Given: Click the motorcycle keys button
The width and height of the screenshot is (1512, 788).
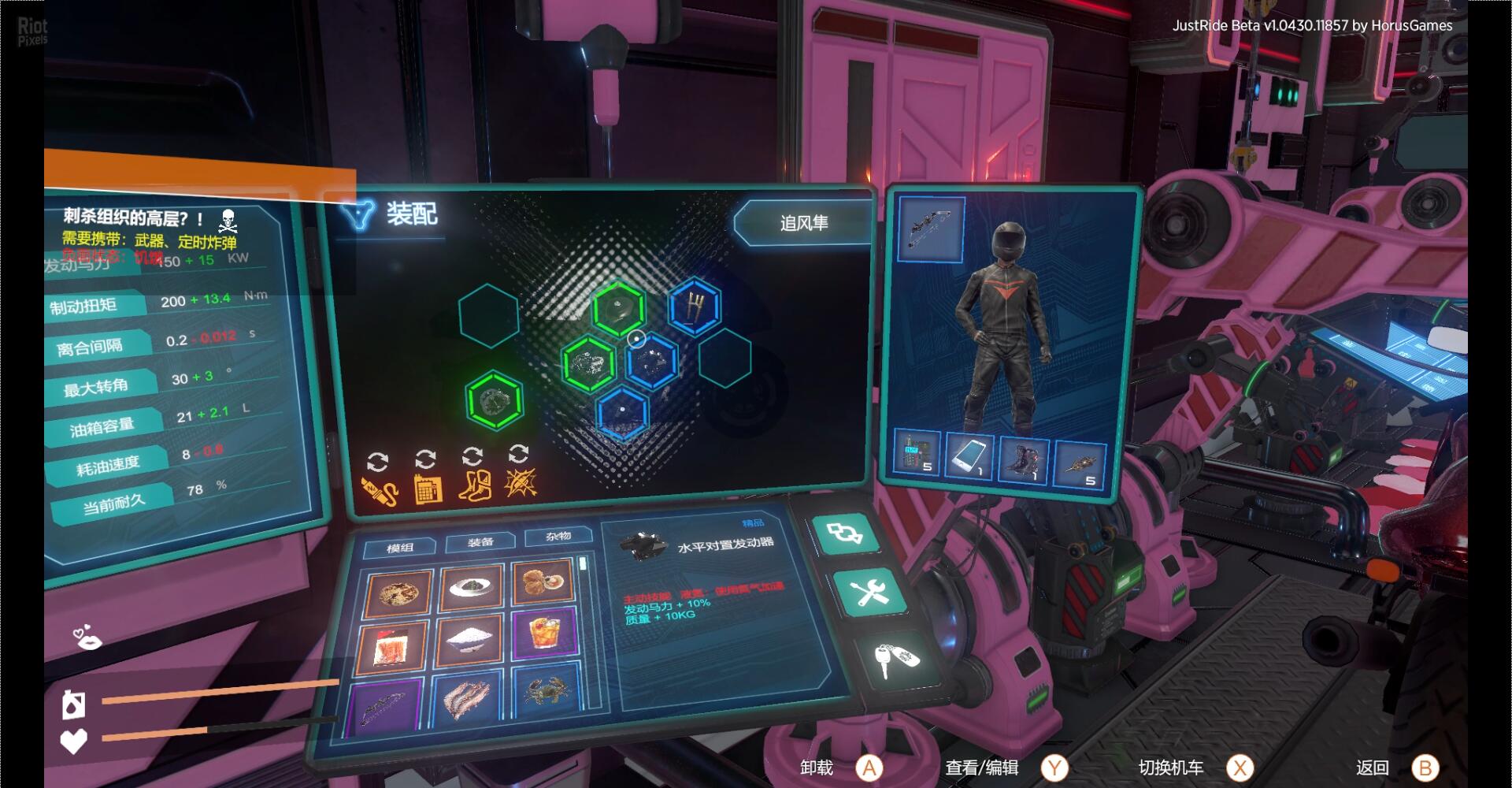Looking at the screenshot, I should 897,656.
